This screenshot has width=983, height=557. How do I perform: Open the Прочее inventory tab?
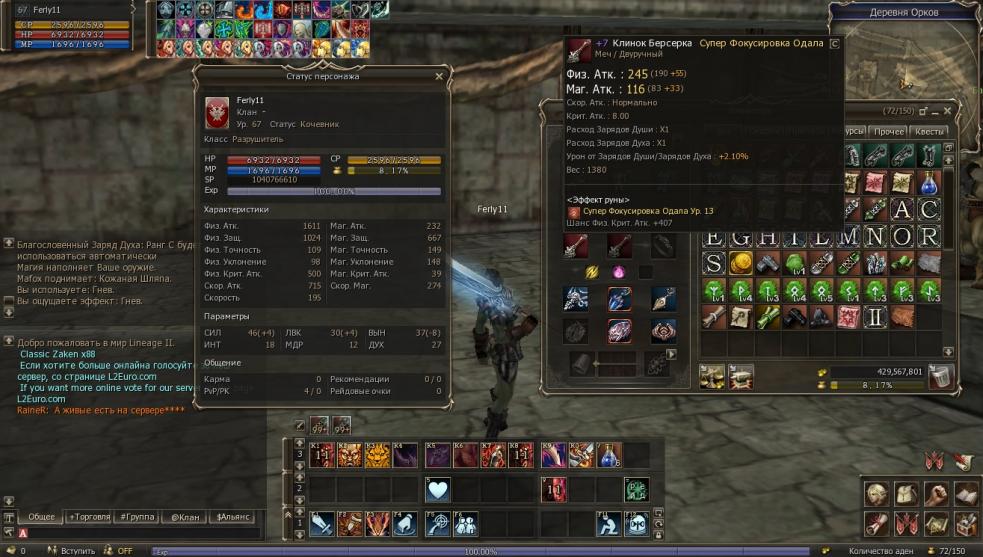click(x=888, y=131)
